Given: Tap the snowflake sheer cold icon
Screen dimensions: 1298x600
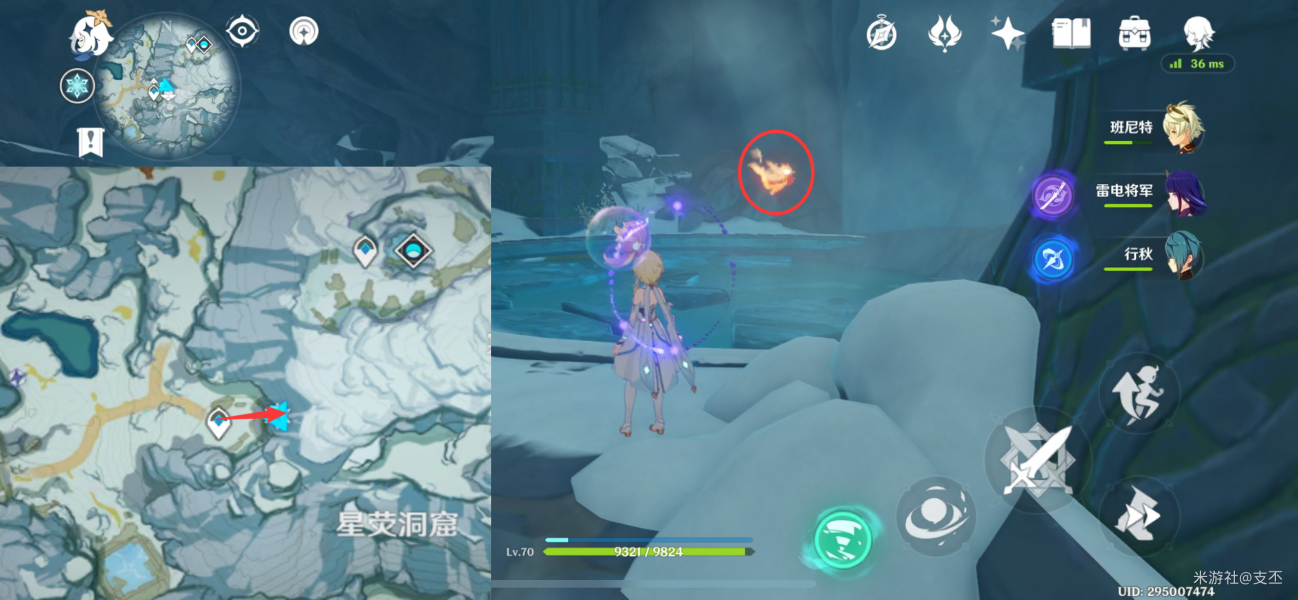Looking at the screenshot, I should 77,86.
